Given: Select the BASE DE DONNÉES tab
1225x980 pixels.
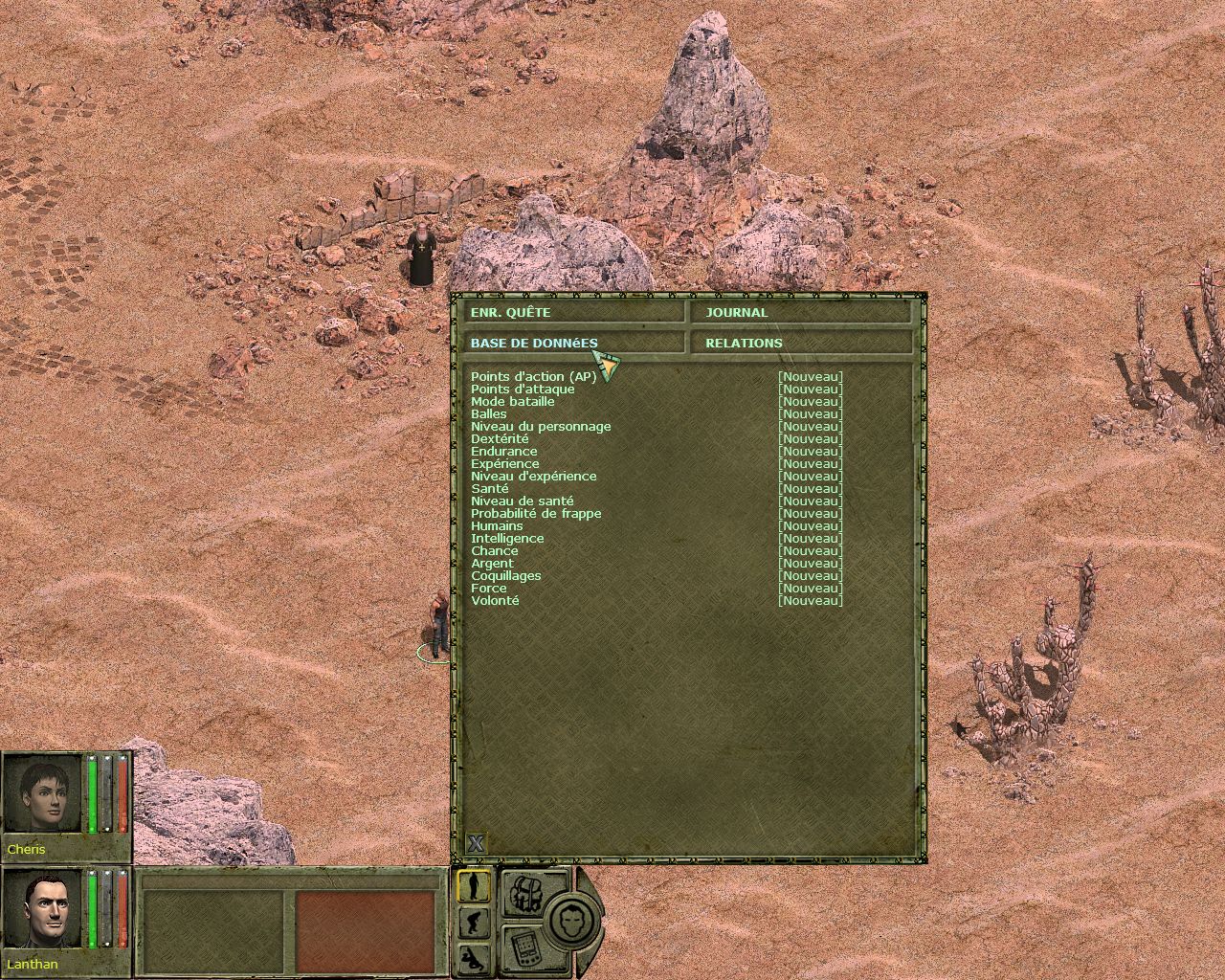Looking at the screenshot, I should click(x=572, y=343).
